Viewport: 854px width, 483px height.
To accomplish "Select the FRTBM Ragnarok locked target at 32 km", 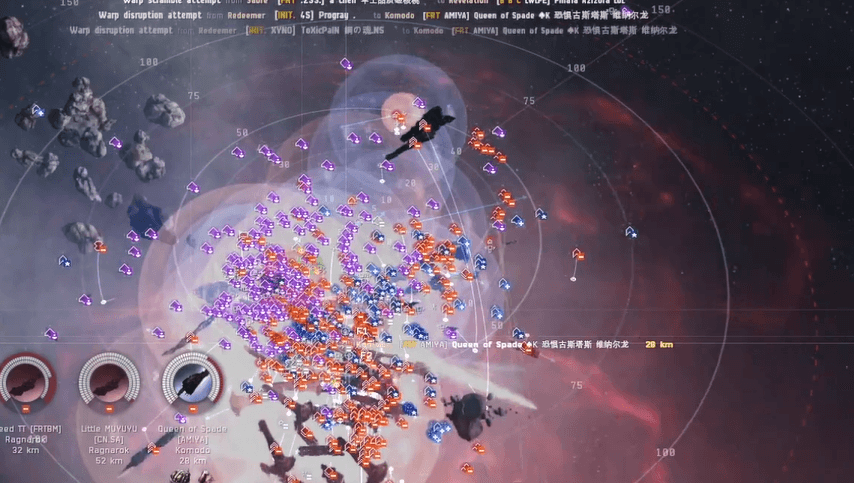I will click(26, 381).
